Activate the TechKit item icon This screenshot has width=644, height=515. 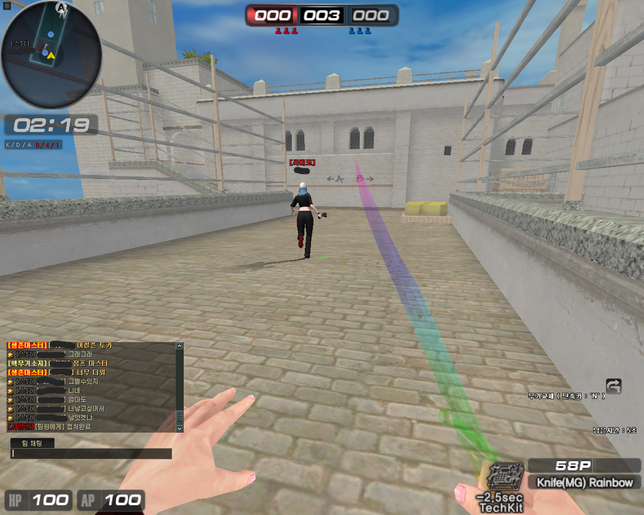click(x=503, y=477)
